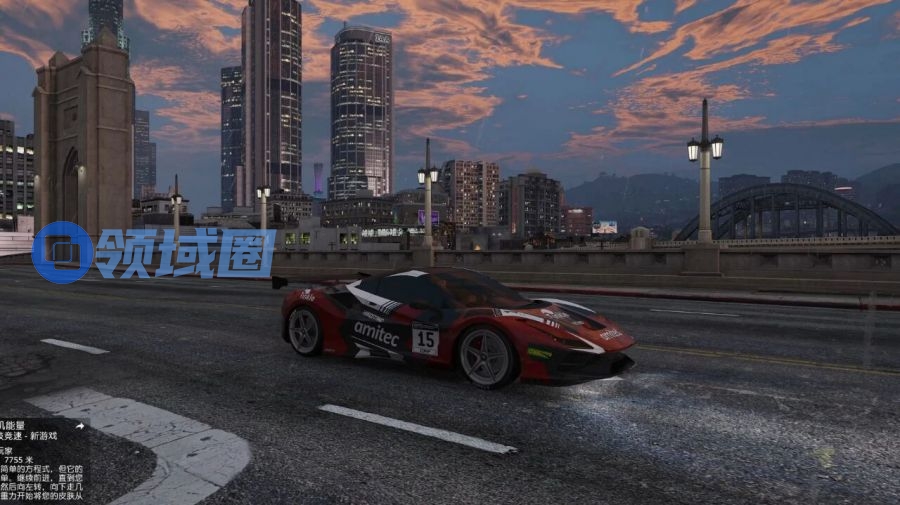Select the 新游戏 title in the info panel
The height and width of the screenshot is (505, 900).
coord(42,436)
